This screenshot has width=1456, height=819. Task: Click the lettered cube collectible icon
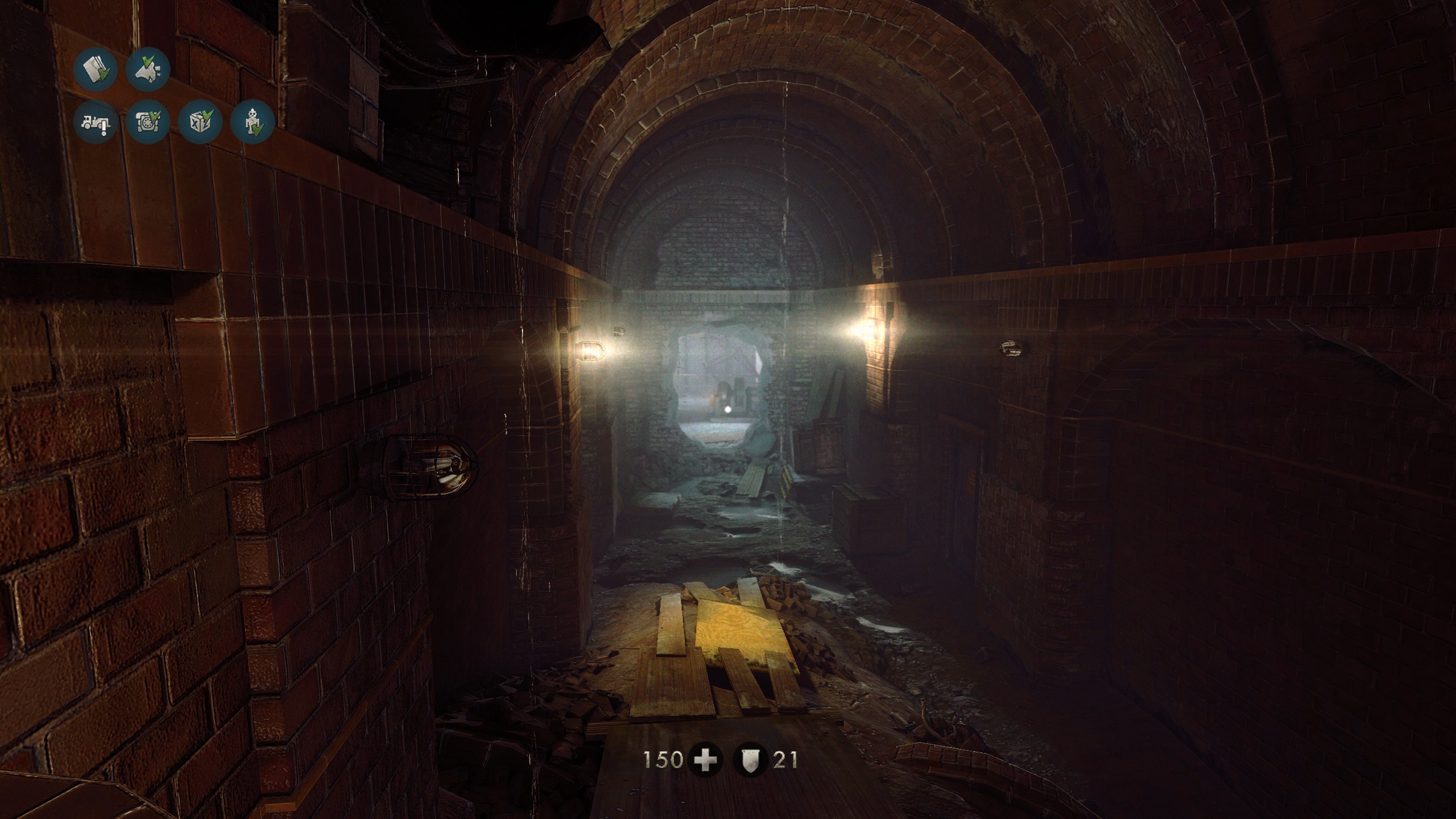click(200, 122)
